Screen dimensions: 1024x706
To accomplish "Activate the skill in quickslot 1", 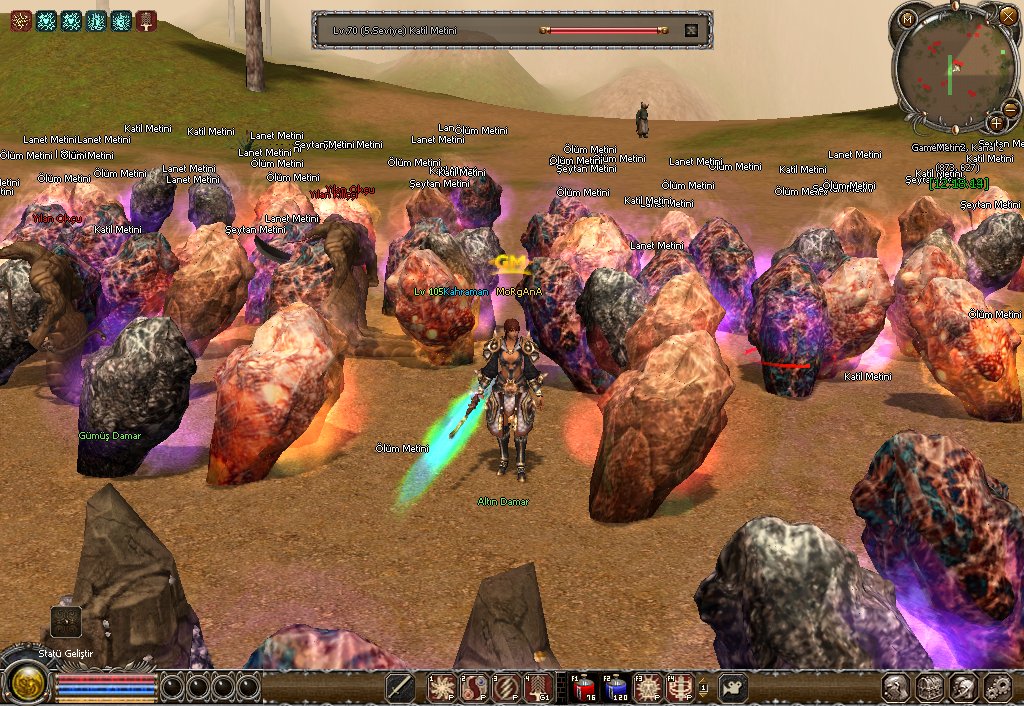I will (x=442, y=687).
